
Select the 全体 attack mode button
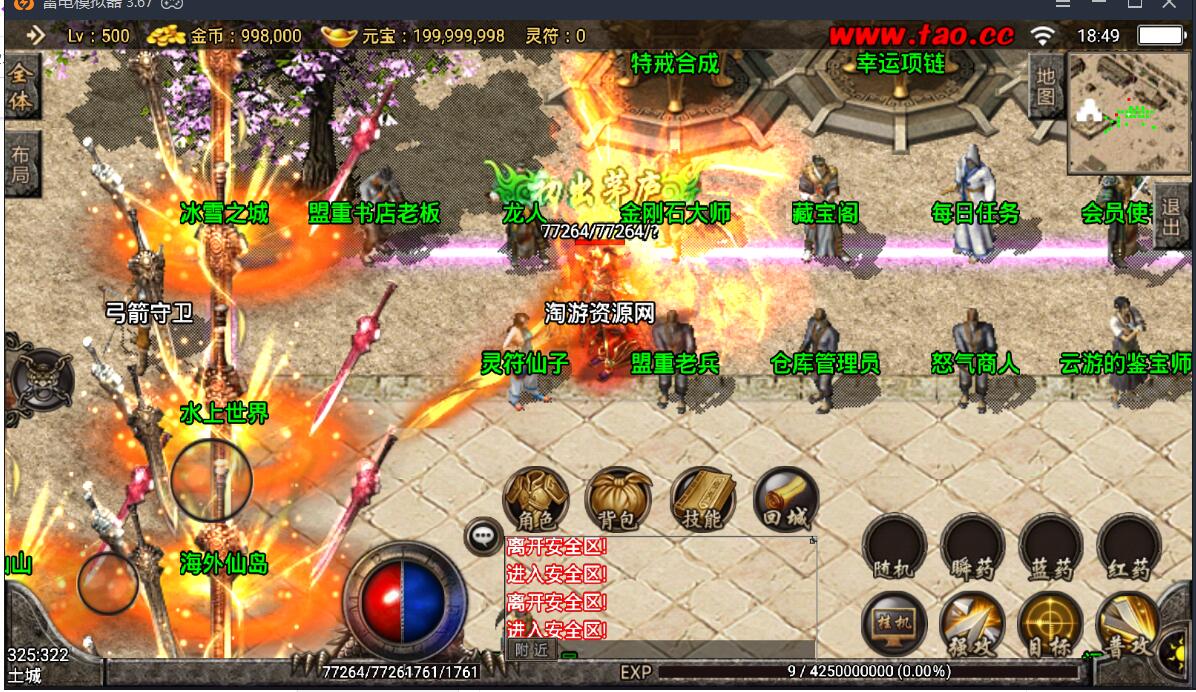tap(21, 87)
